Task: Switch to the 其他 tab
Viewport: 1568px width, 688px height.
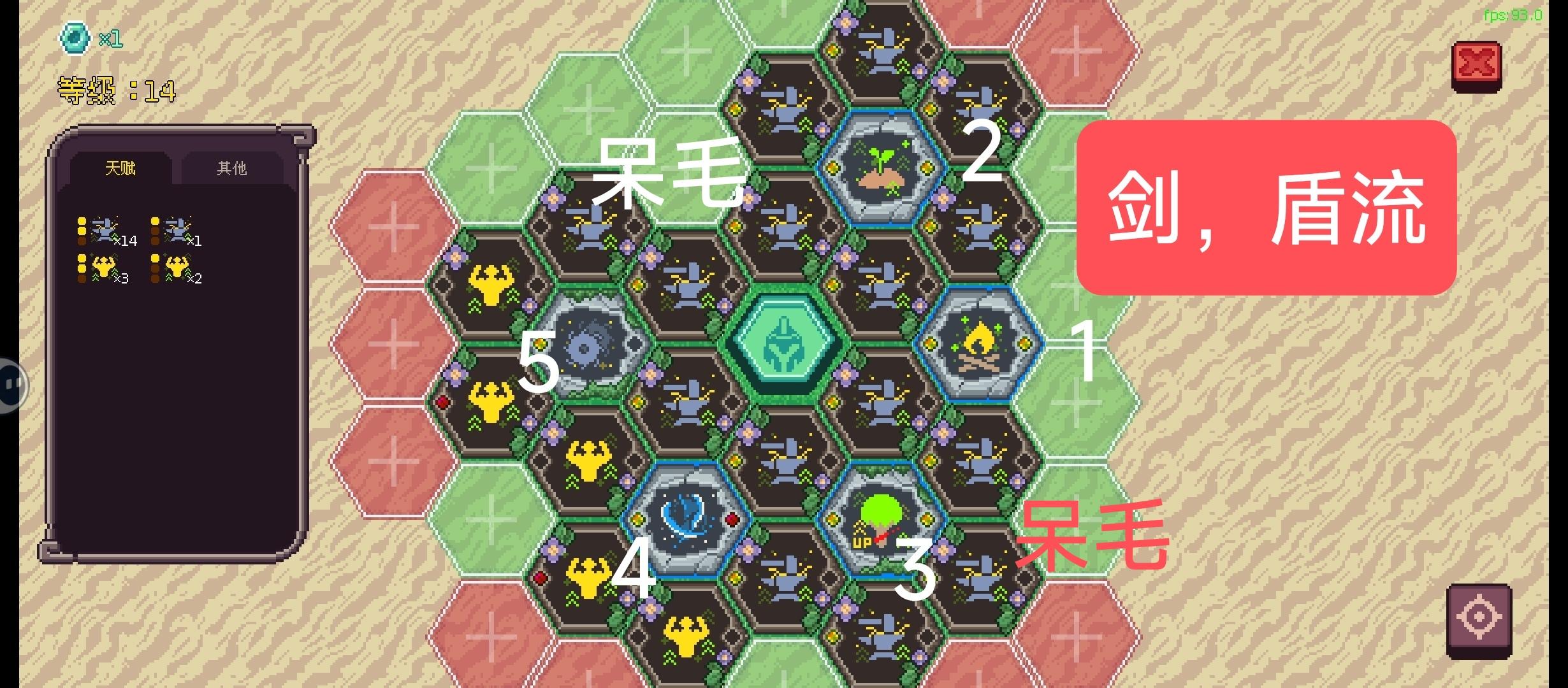Action: 231,167
